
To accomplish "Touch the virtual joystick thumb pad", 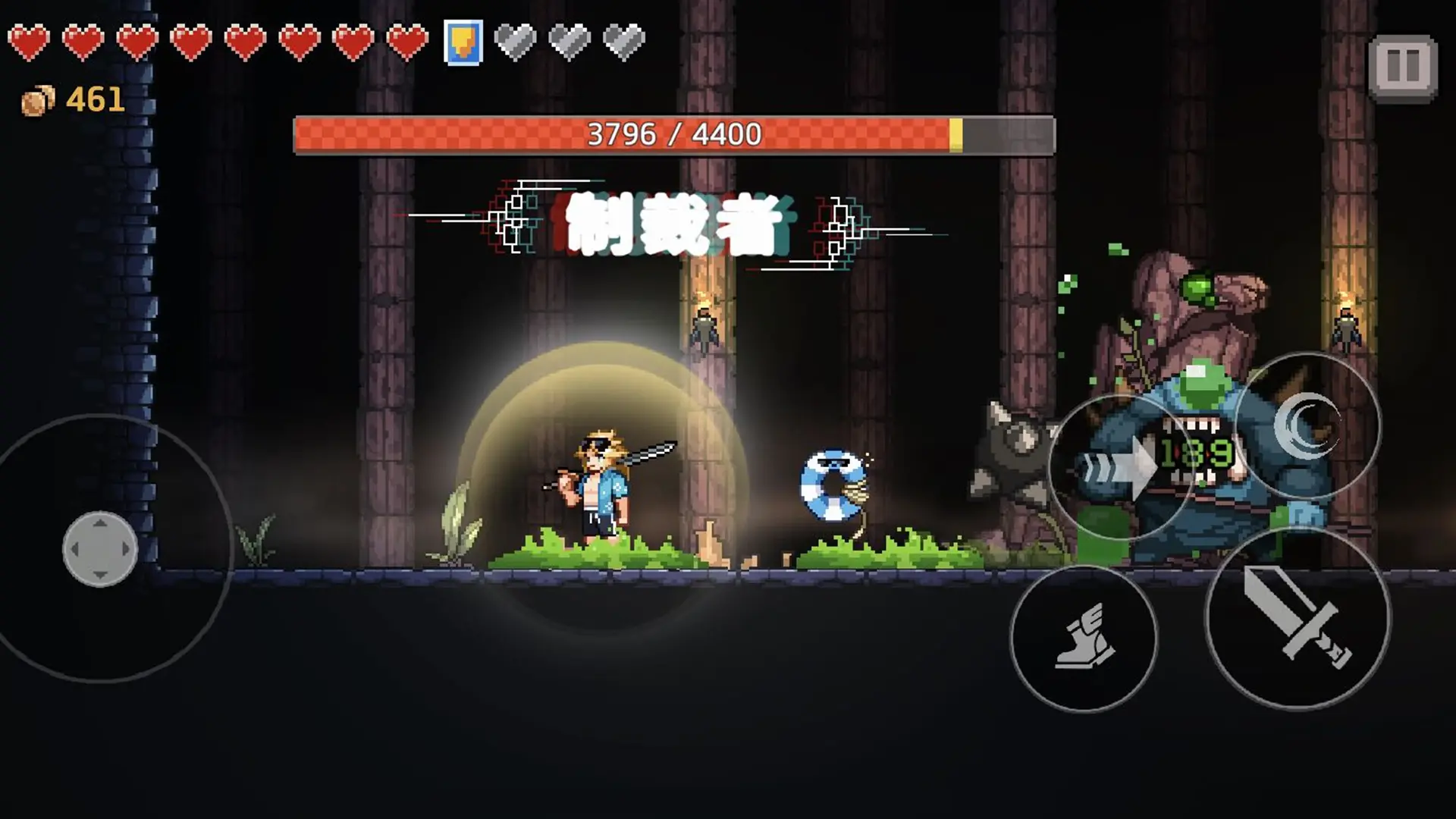I will coord(99,548).
